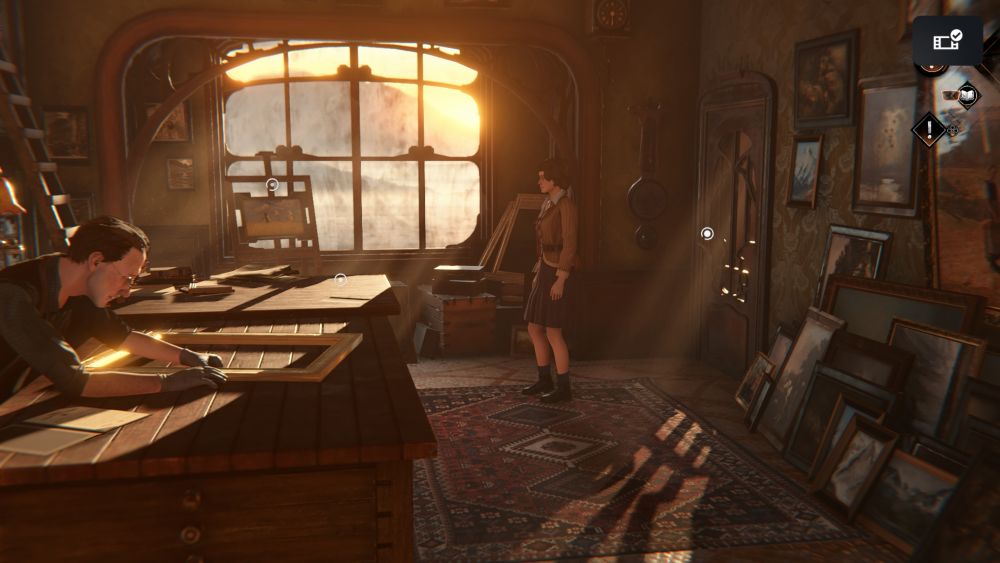Activate the bright hotspot beside the door
Image resolution: width=1000 pixels, height=563 pixels.
click(707, 233)
